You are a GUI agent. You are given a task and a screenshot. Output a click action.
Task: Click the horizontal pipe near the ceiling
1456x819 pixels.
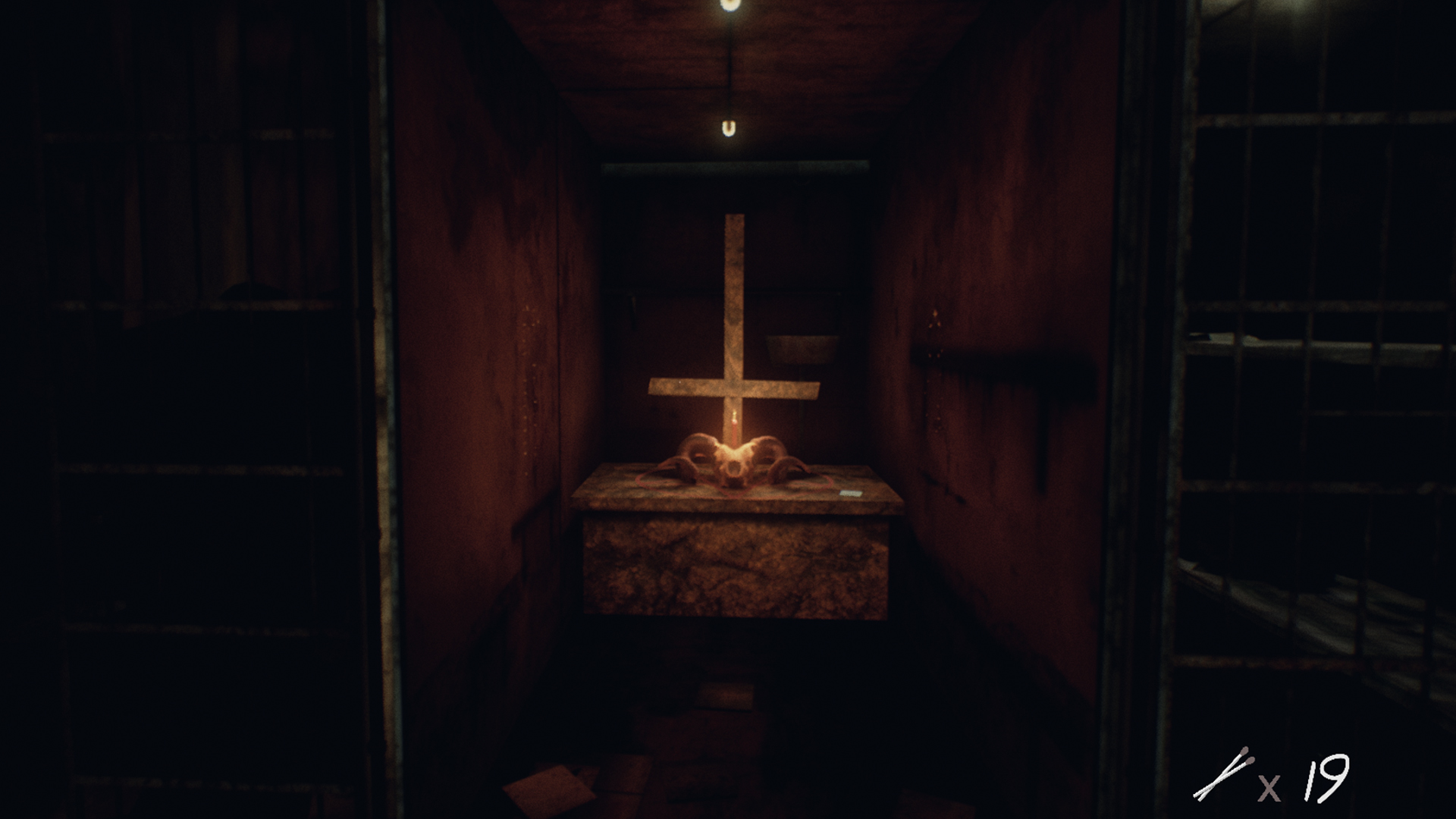point(736,168)
